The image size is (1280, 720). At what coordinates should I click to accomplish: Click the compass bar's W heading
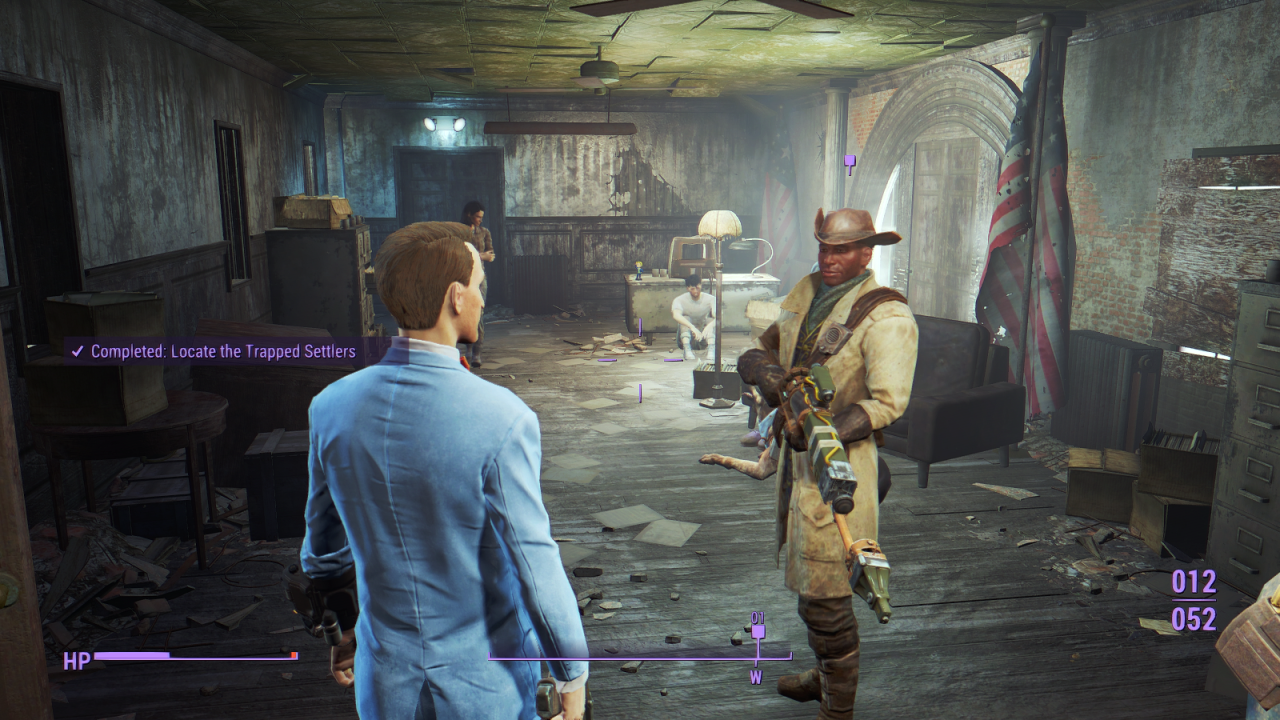click(757, 678)
